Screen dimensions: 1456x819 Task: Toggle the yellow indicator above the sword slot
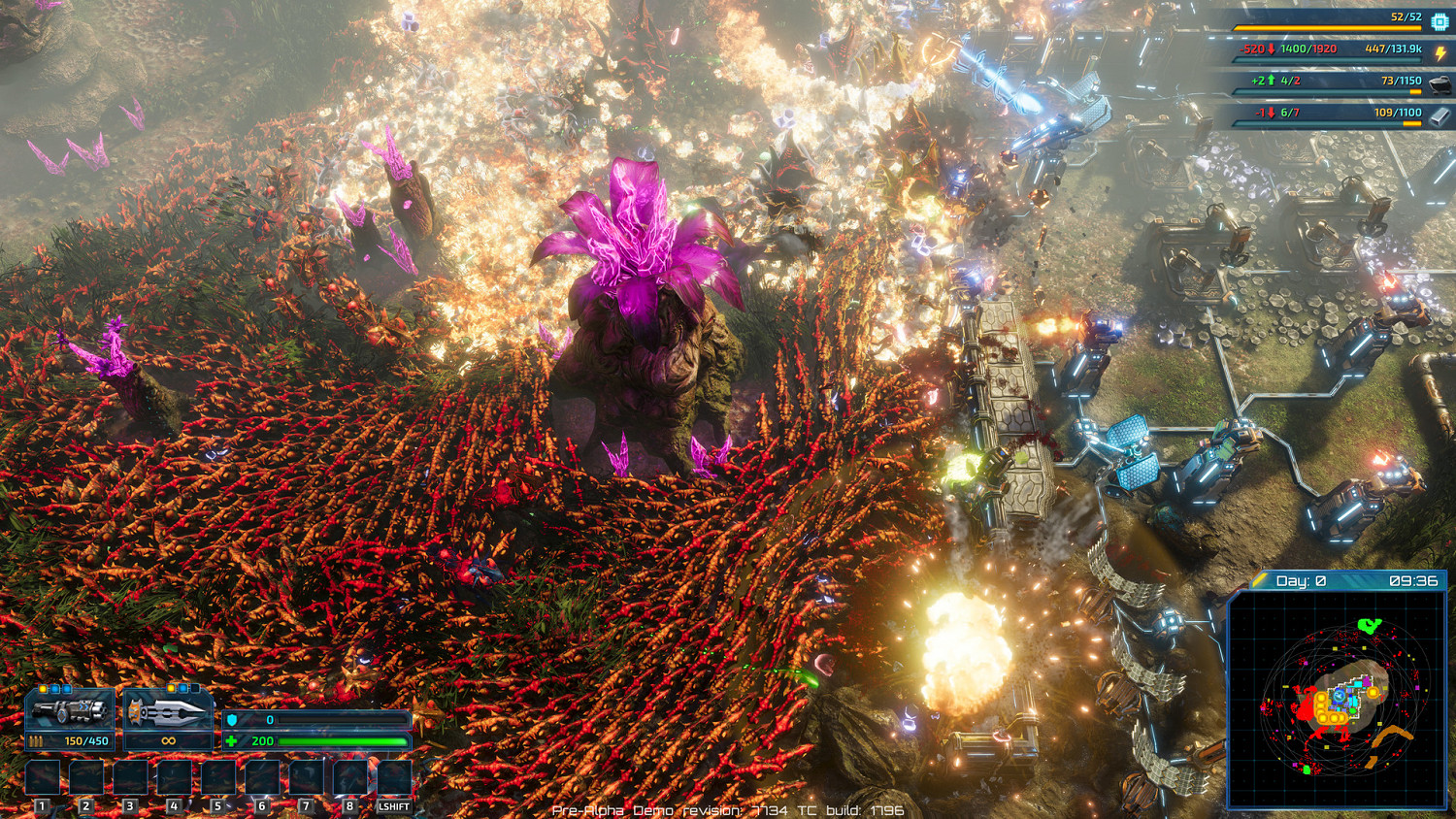click(171, 688)
